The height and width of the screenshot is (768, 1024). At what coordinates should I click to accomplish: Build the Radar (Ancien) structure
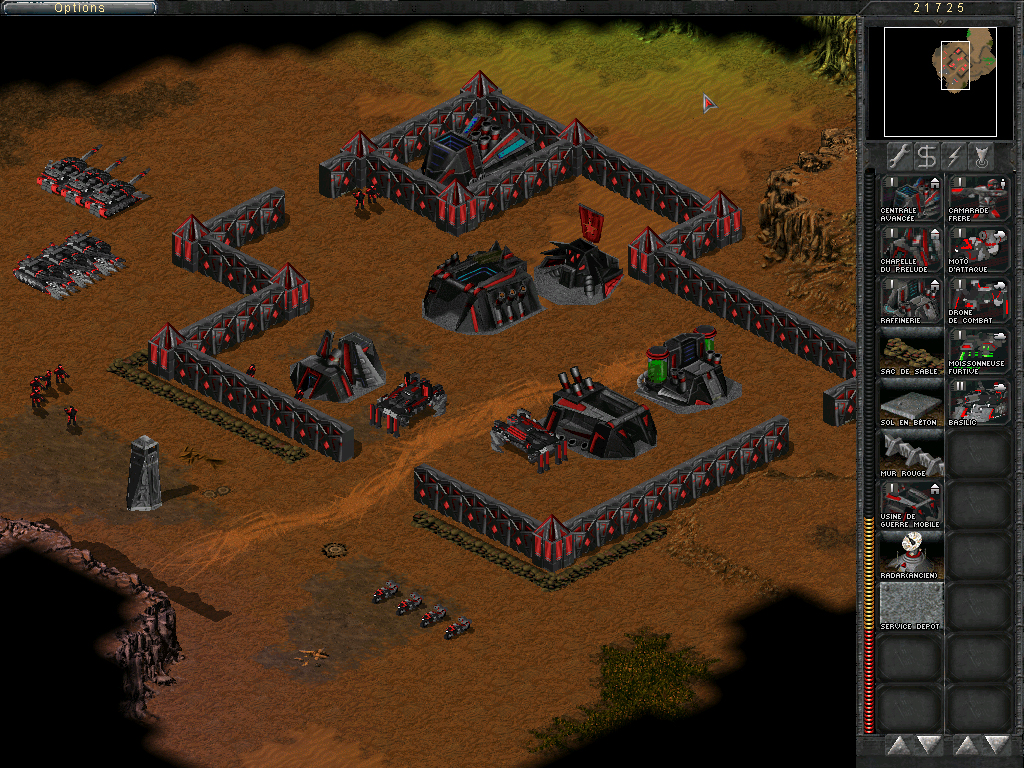pos(911,555)
